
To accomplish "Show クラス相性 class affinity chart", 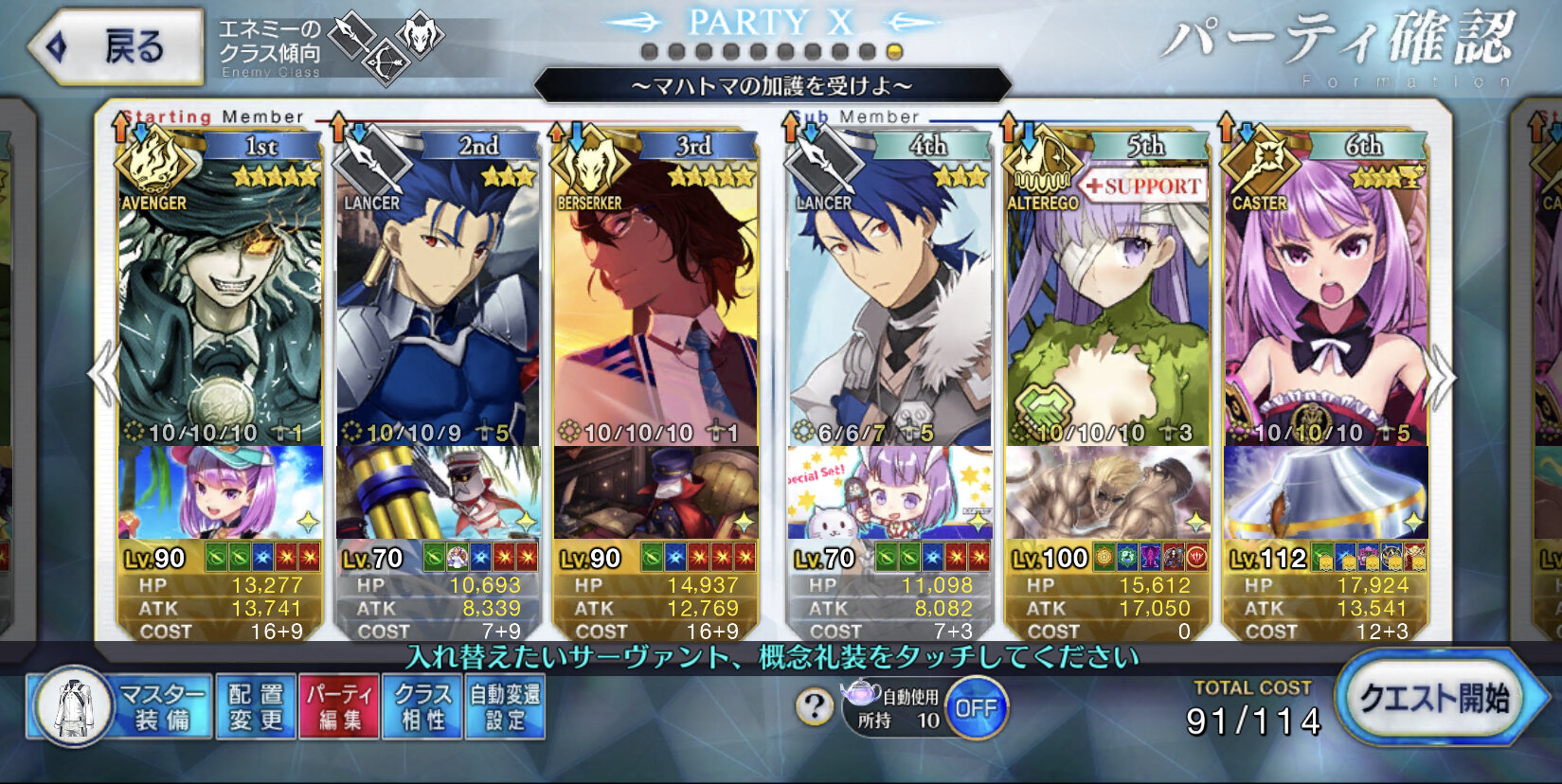I will (x=422, y=706).
